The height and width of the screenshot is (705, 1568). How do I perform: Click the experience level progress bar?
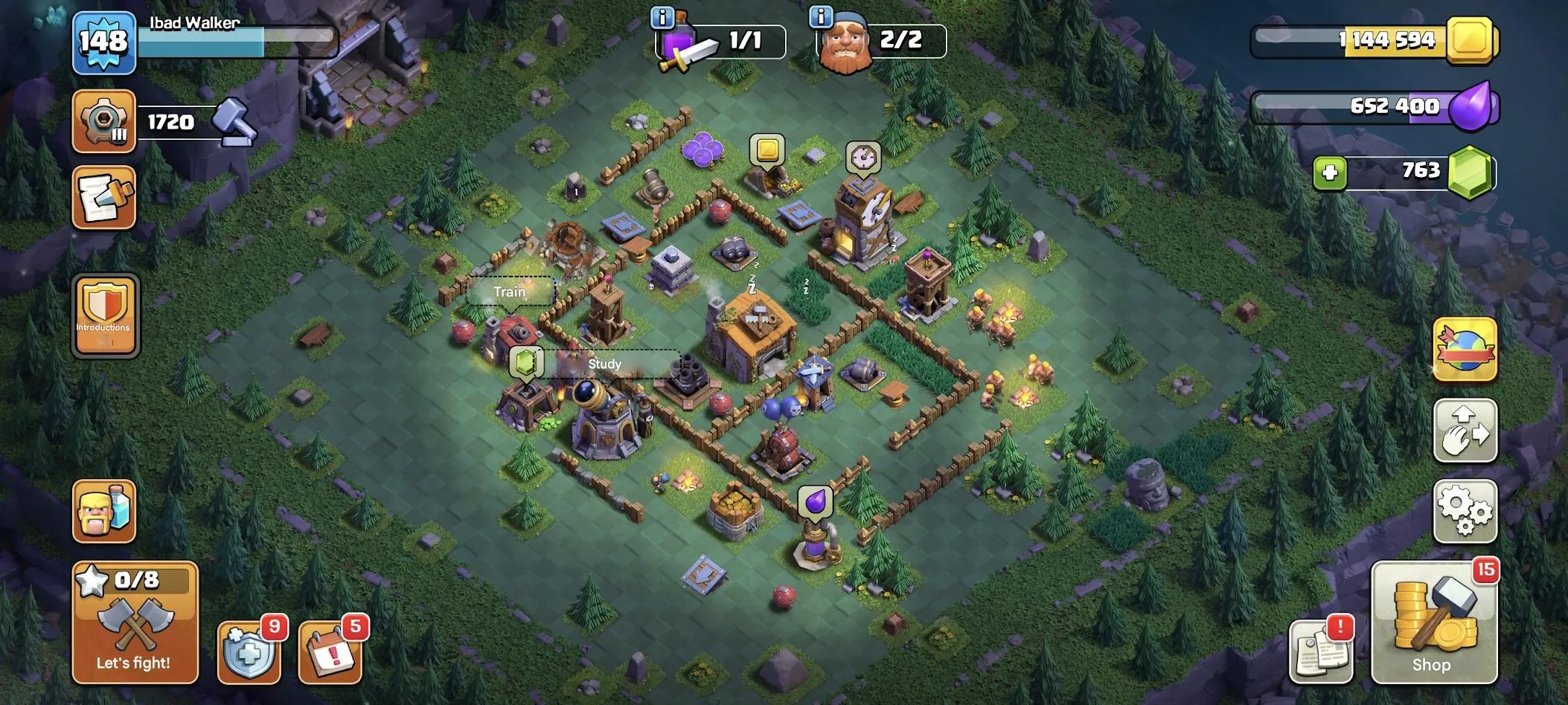point(238,42)
